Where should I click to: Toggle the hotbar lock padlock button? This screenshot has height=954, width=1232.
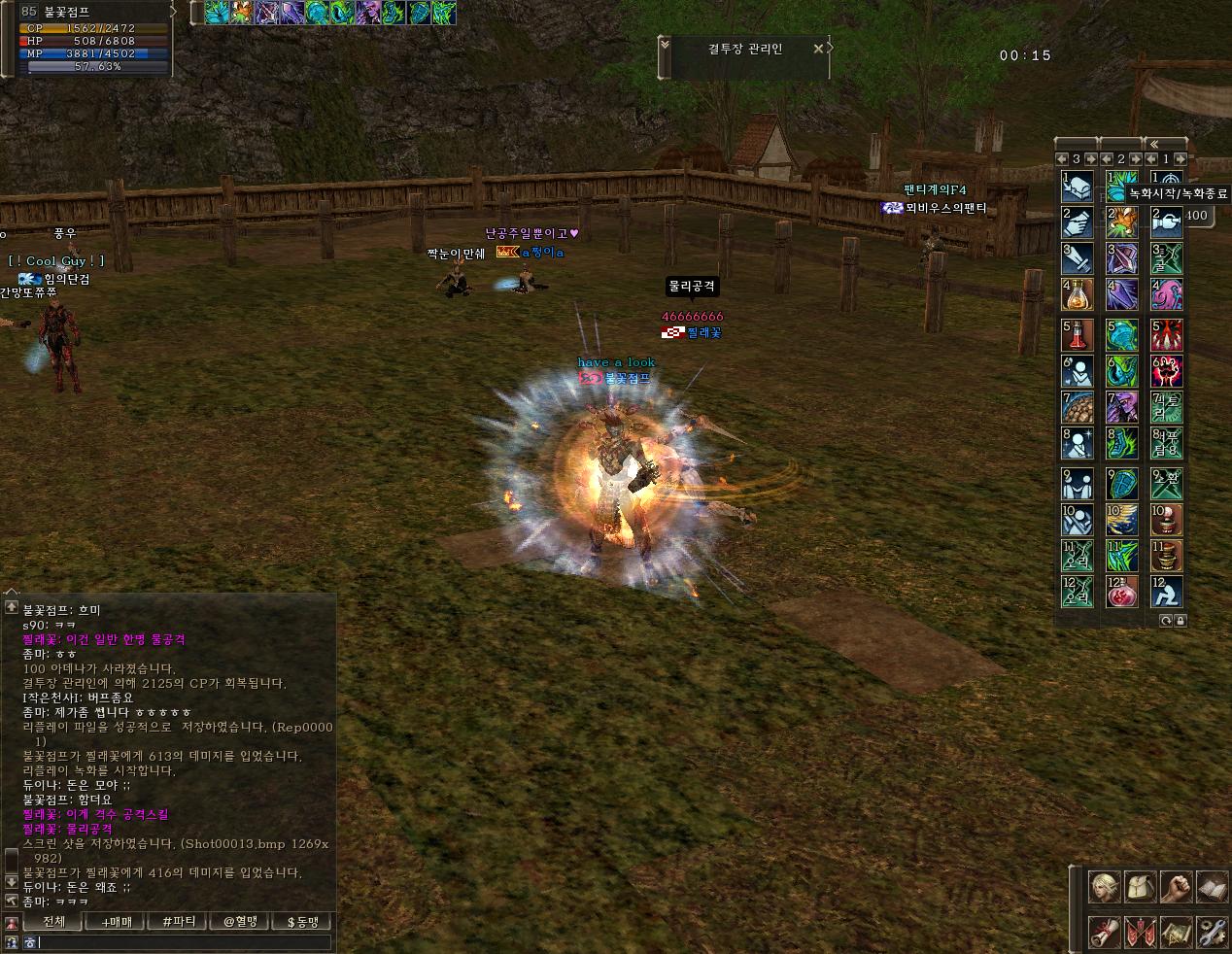point(1180,620)
